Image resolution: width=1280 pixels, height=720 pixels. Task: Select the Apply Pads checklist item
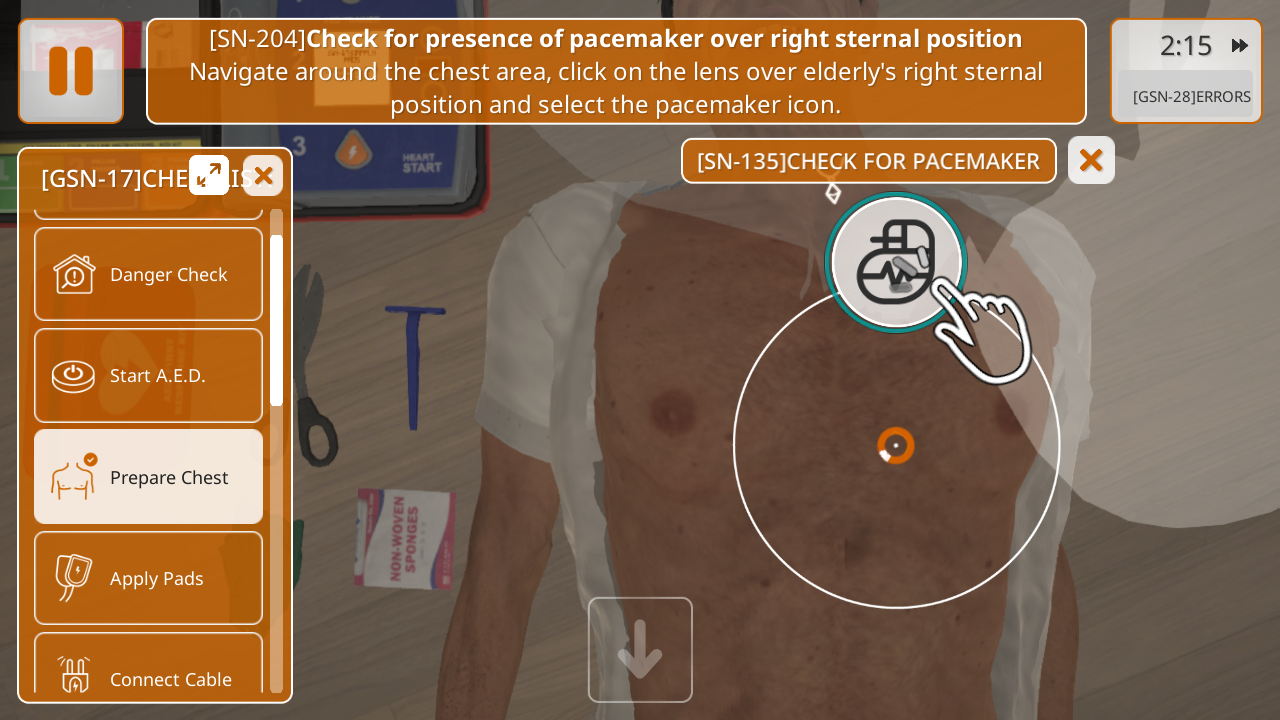click(149, 578)
